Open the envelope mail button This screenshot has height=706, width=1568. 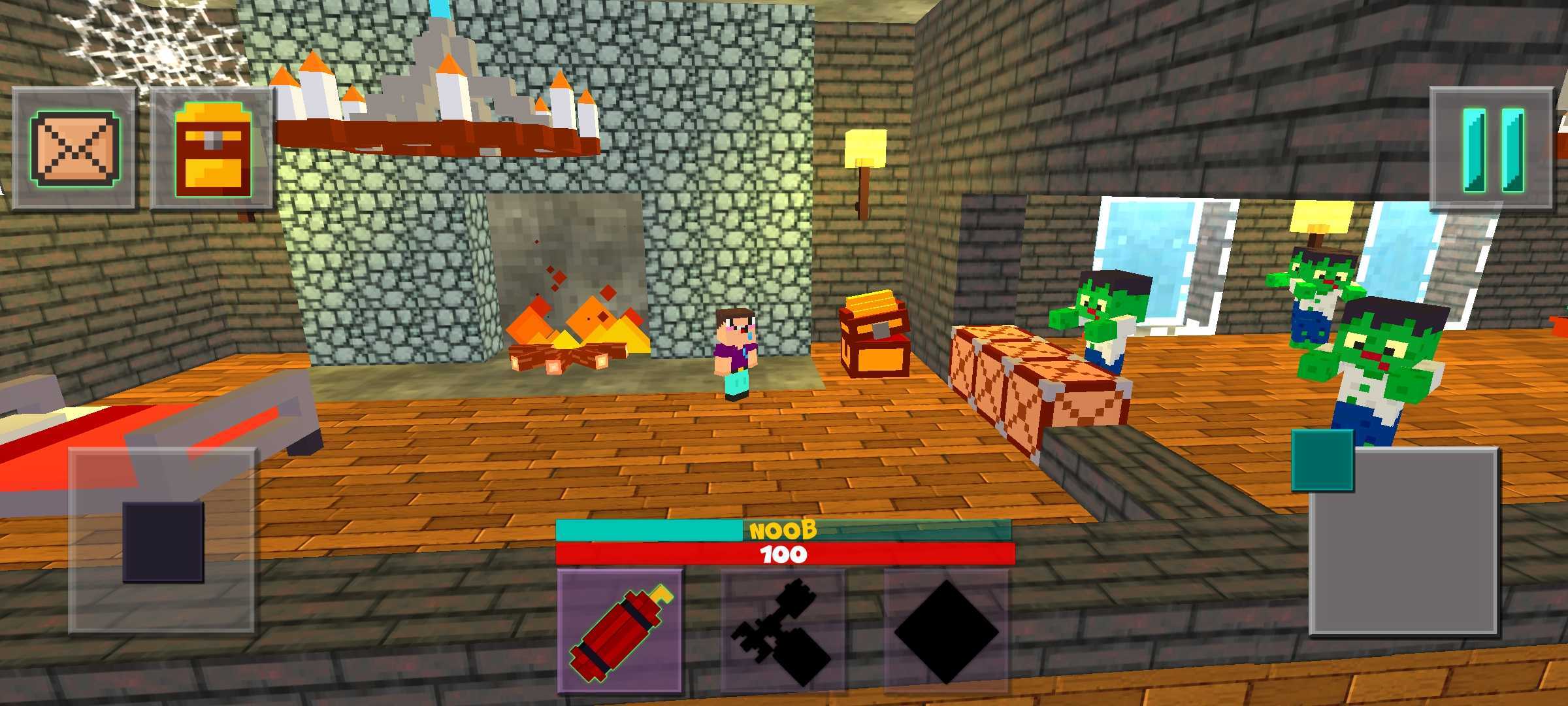click(x=74, y=148)
